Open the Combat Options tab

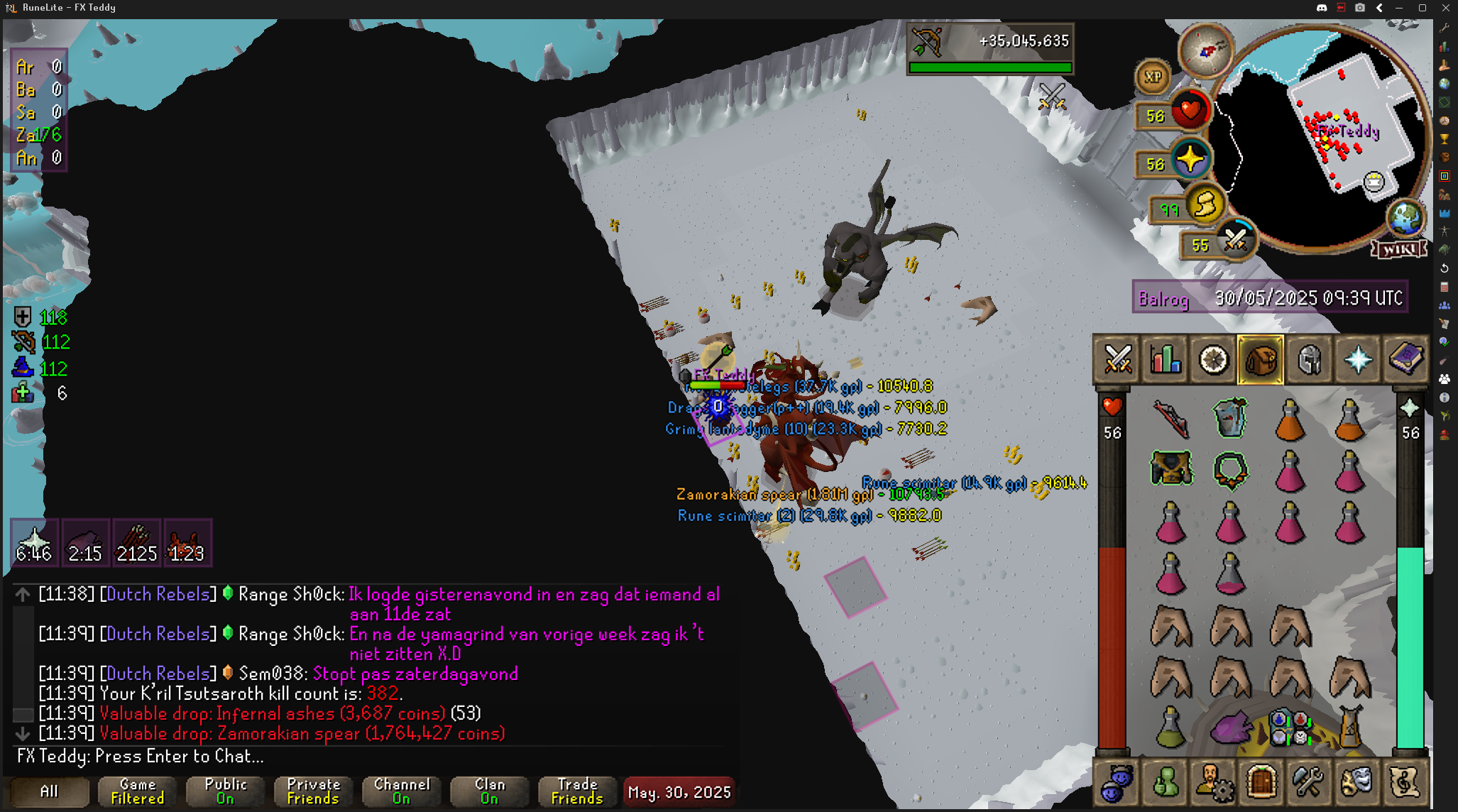click(1117, 359)
